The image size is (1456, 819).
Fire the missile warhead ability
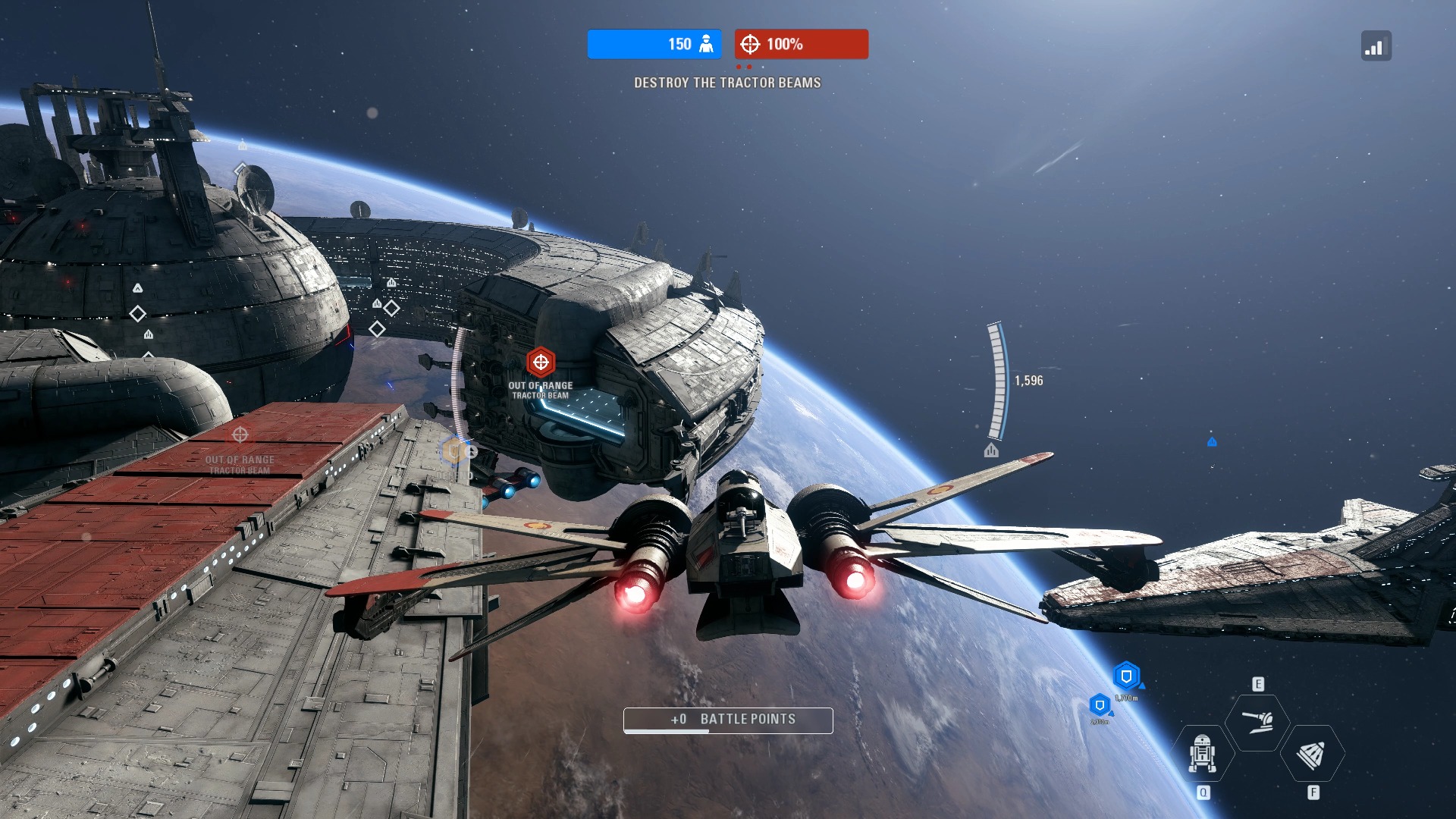click(x=1313, y=754)
